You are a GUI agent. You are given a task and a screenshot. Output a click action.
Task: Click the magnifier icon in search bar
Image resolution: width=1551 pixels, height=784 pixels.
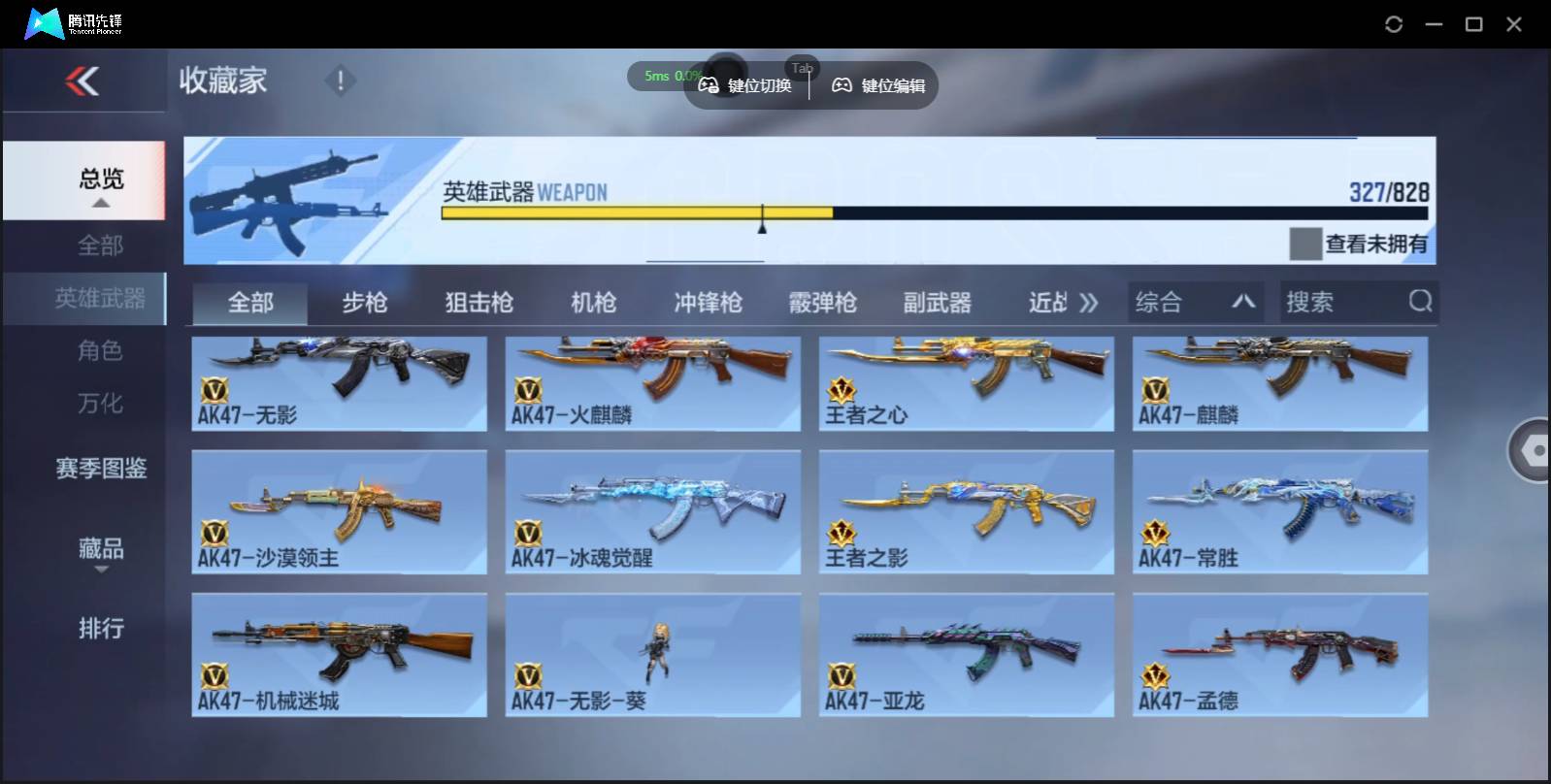click(x=1420, y=302)
